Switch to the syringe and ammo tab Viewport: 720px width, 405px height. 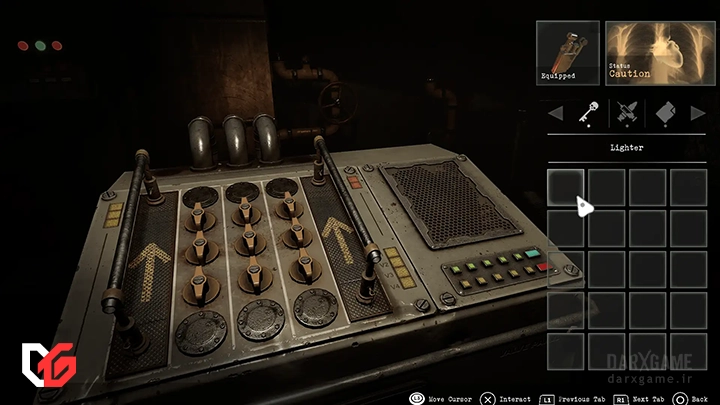tap(627, 114)
